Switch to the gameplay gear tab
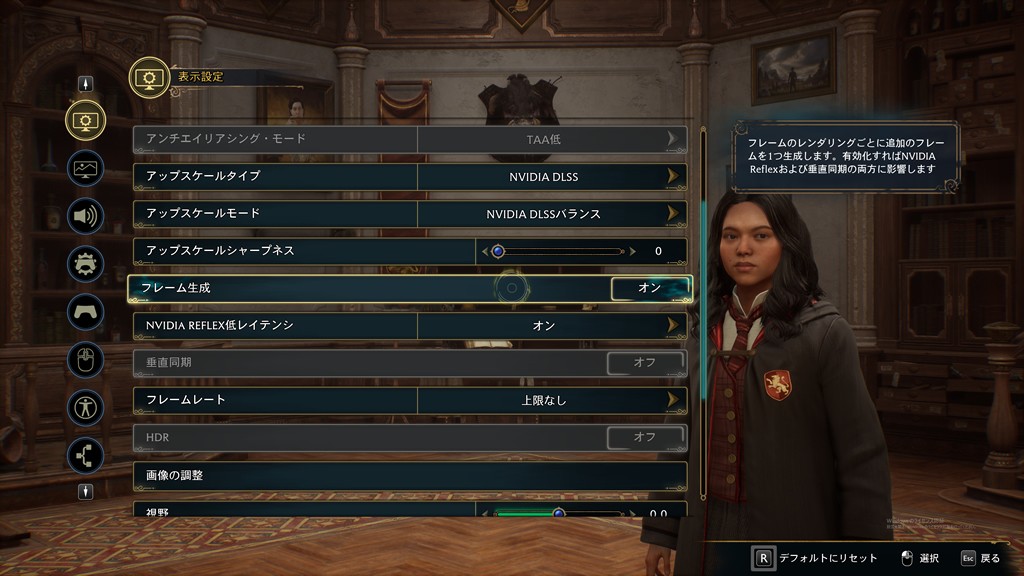Image resolution: width=1024 pixels, height=576 pixels. point(86,263)
